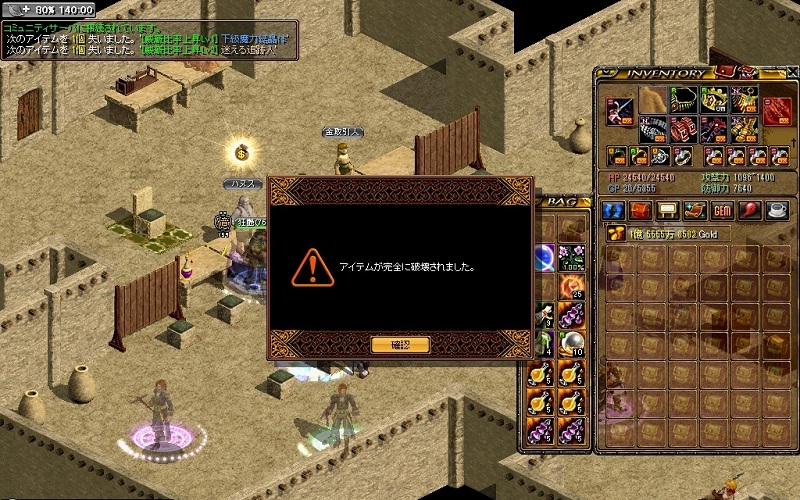The height and width of the screenshot is (500, 800).
Task: Select the equipped green necklace slot
Action: click(682, 100)
